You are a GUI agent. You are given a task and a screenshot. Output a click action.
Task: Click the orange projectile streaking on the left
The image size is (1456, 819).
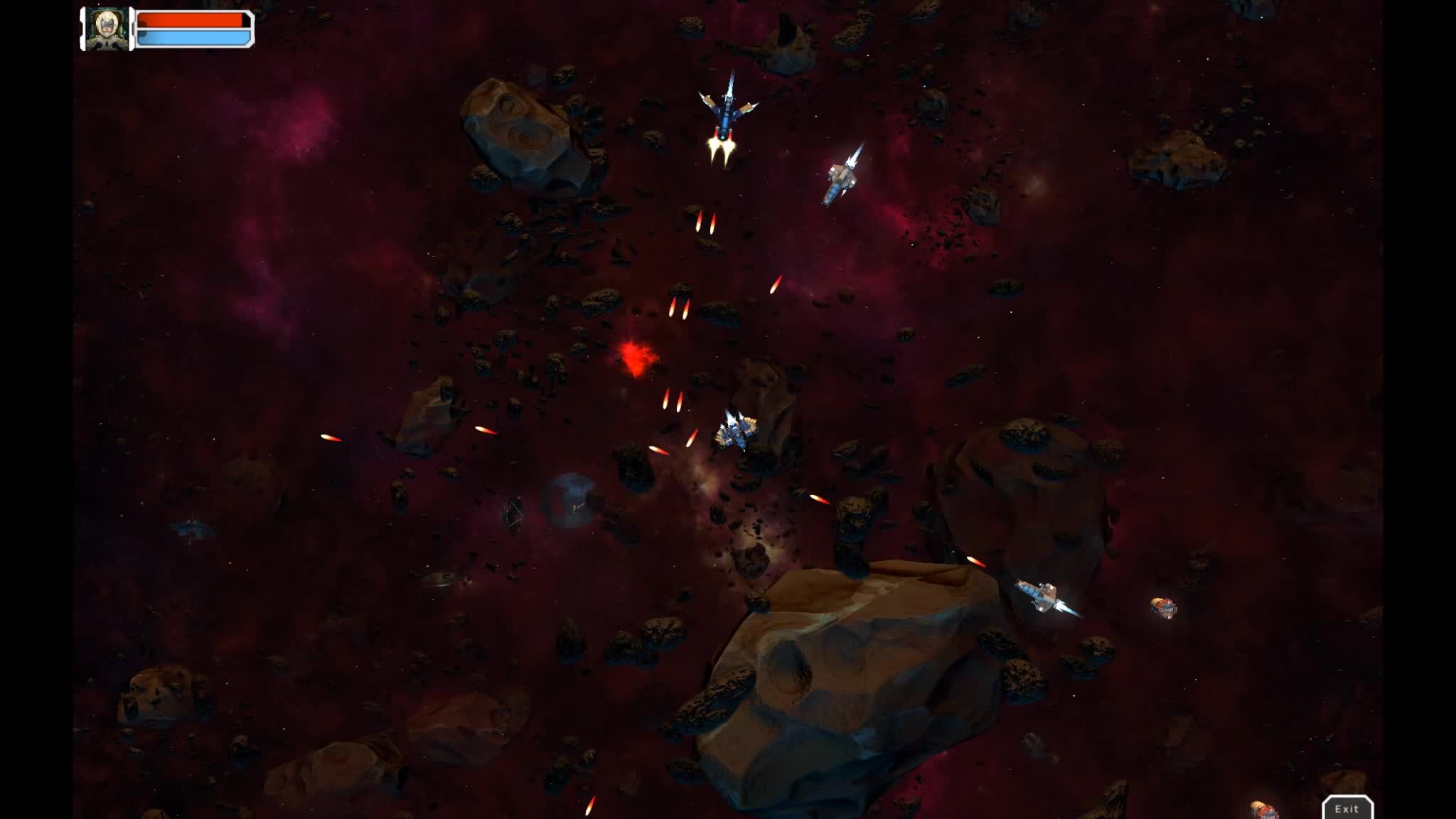click(x=331, y=439)
